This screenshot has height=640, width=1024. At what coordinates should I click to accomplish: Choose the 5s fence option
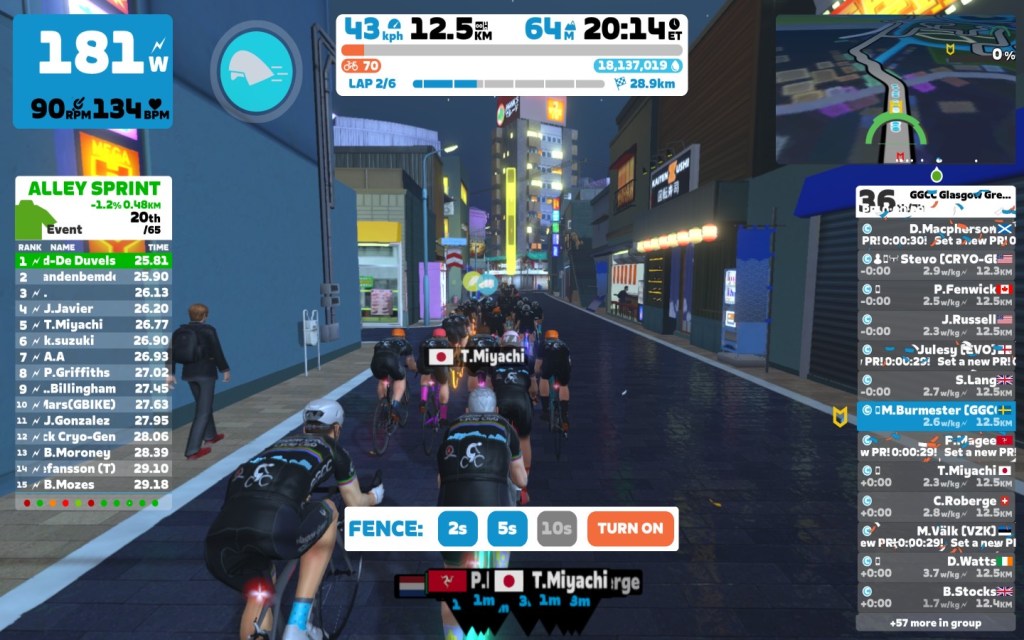point(507,528)
